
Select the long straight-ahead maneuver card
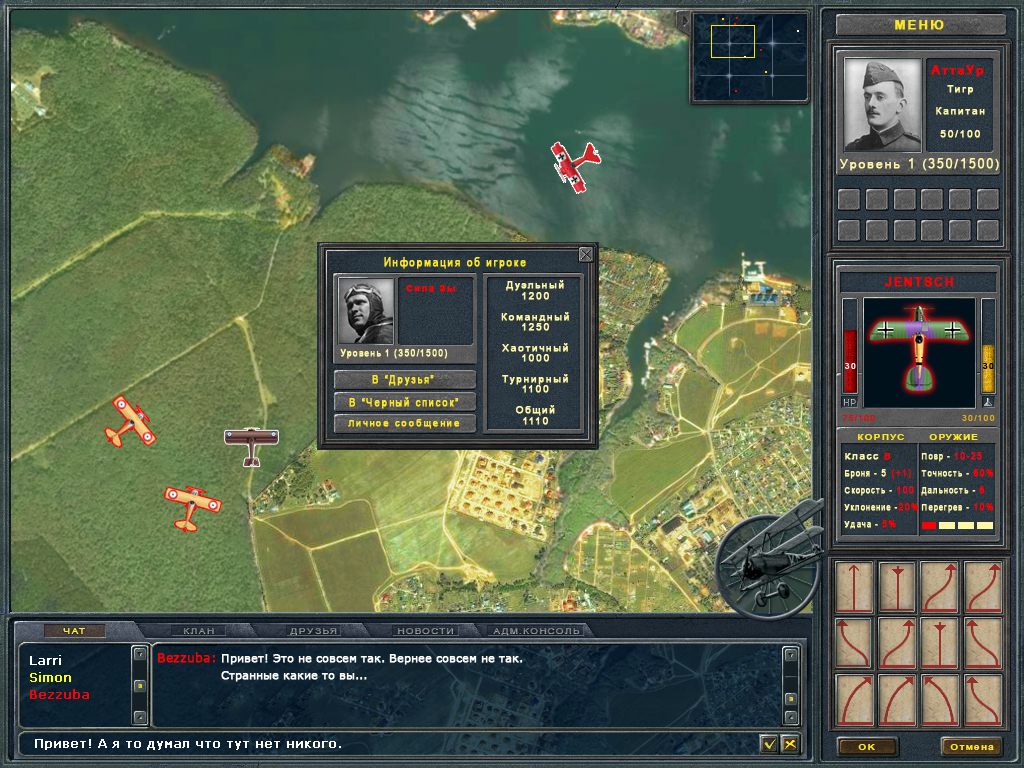[854, 587]
